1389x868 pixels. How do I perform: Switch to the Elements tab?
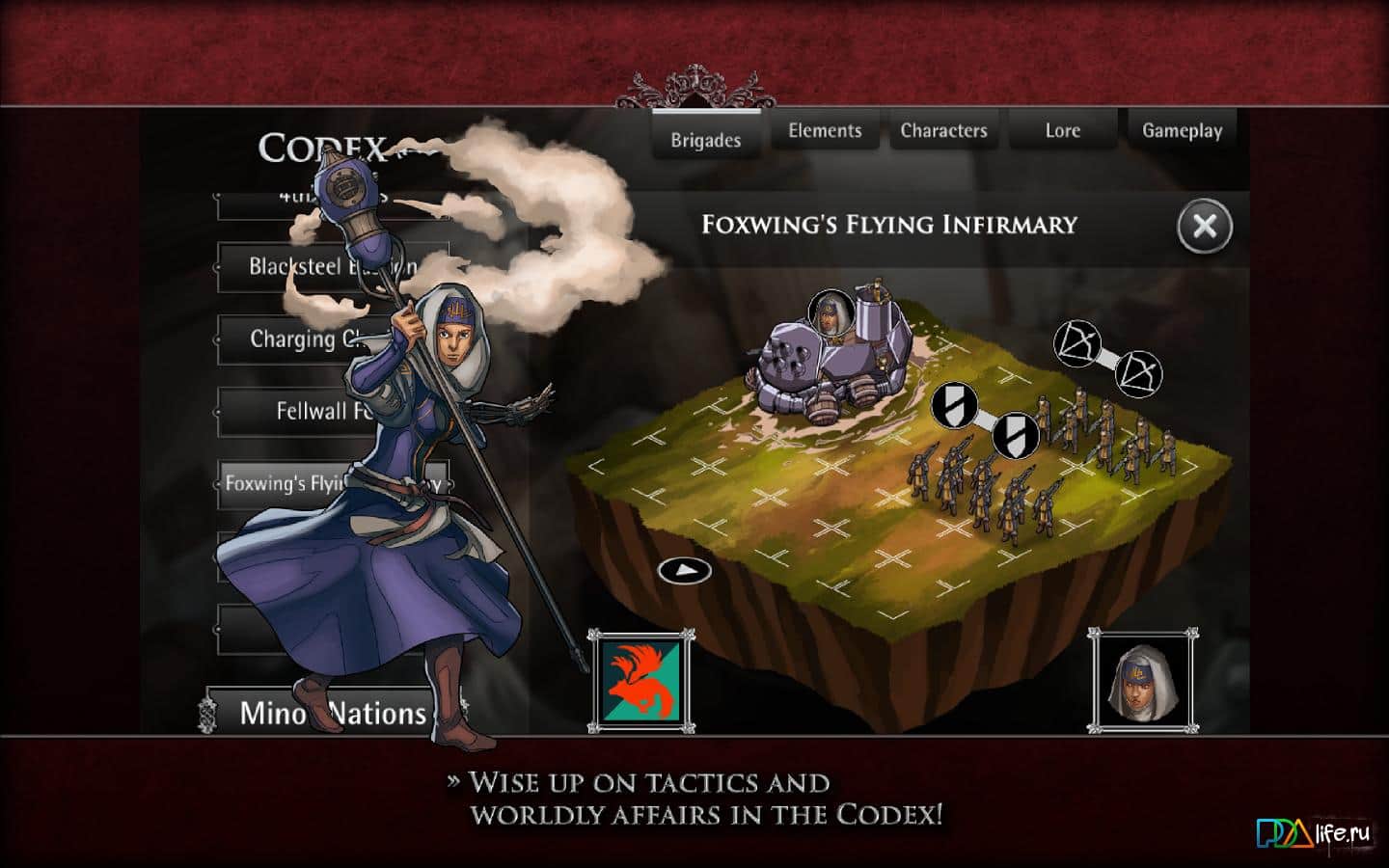tap(825, 129)
